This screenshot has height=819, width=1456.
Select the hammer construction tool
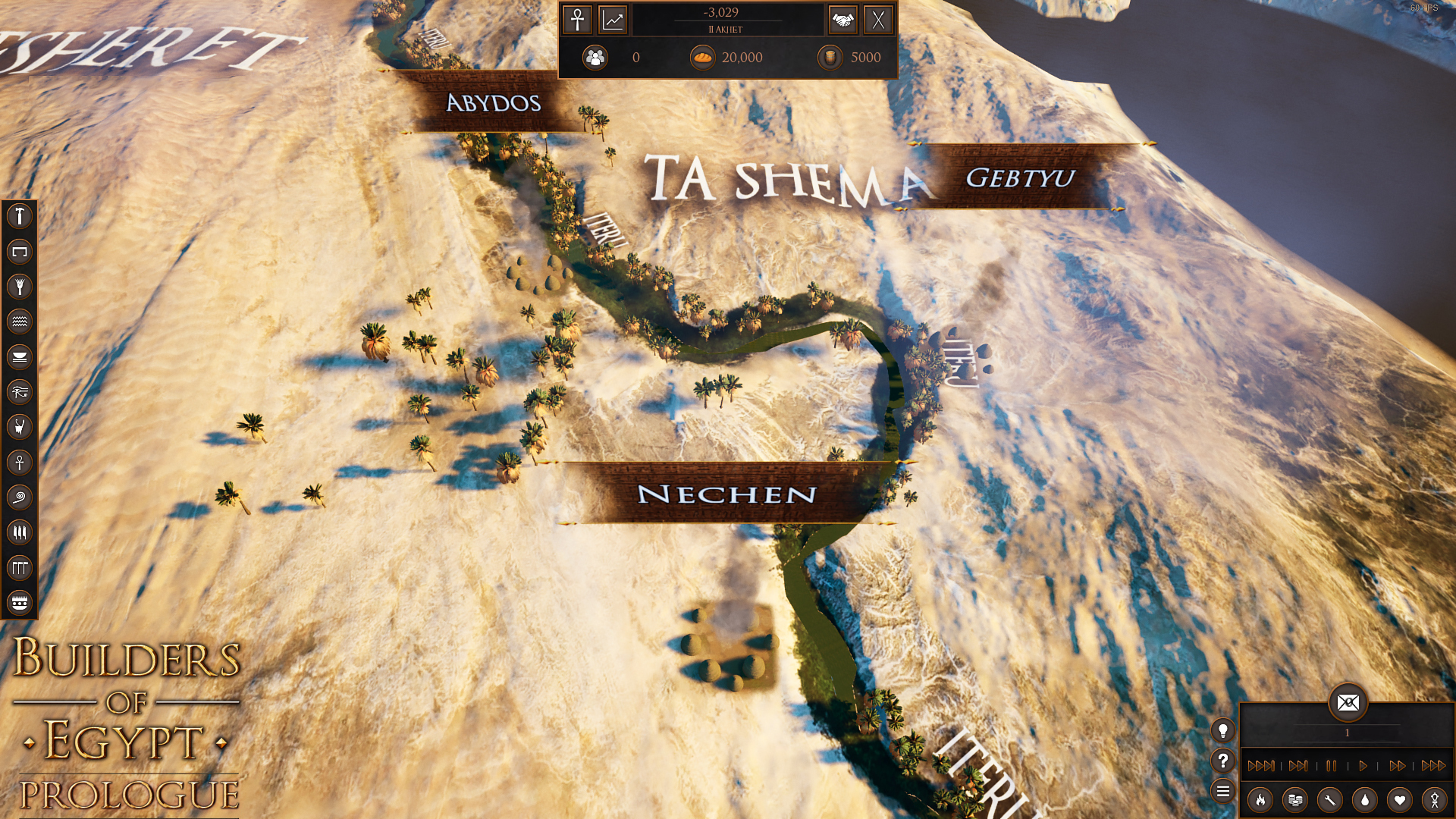(x=20, y=216)
